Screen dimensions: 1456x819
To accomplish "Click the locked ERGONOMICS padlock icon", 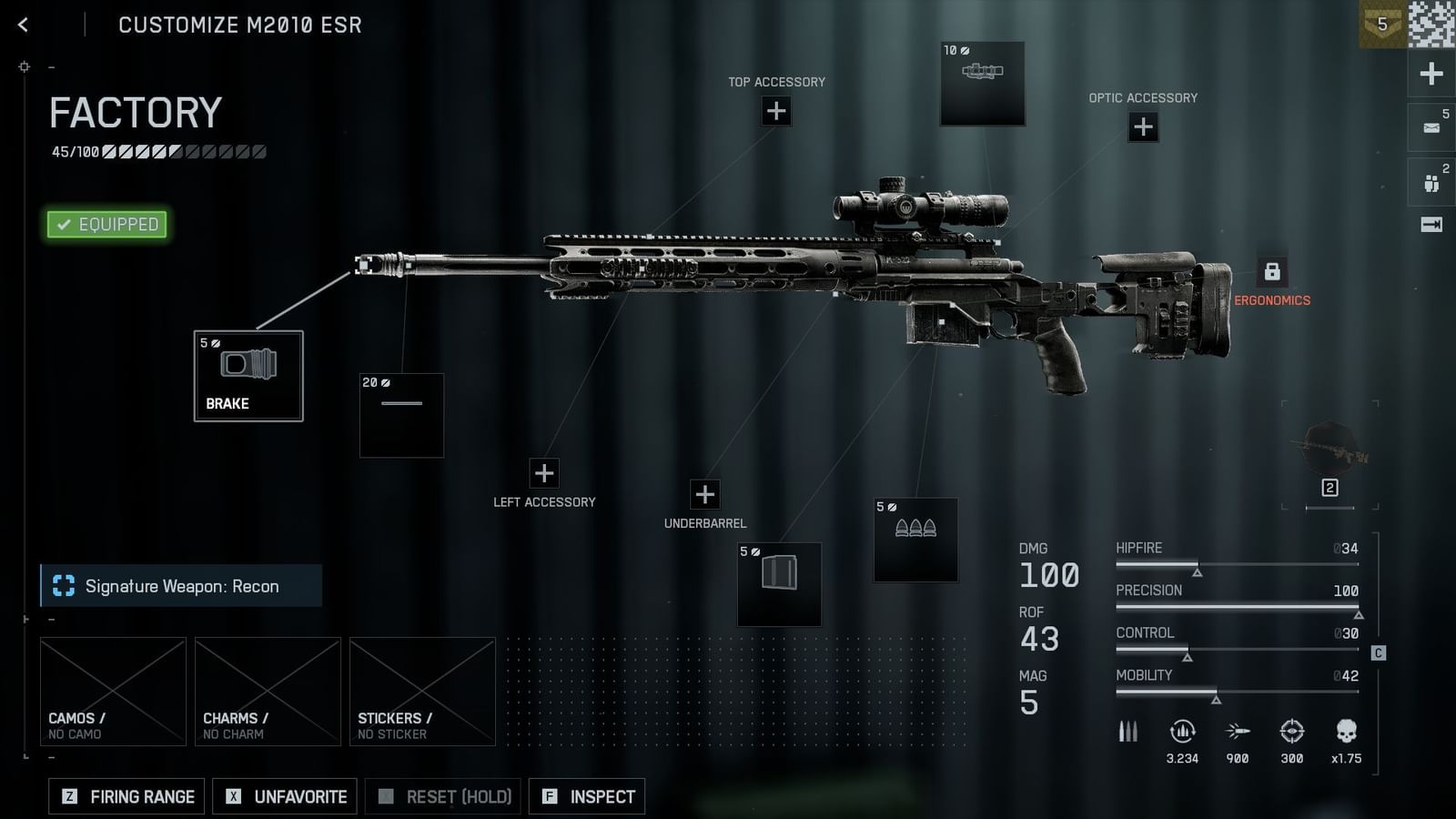I will (1271, 270).
